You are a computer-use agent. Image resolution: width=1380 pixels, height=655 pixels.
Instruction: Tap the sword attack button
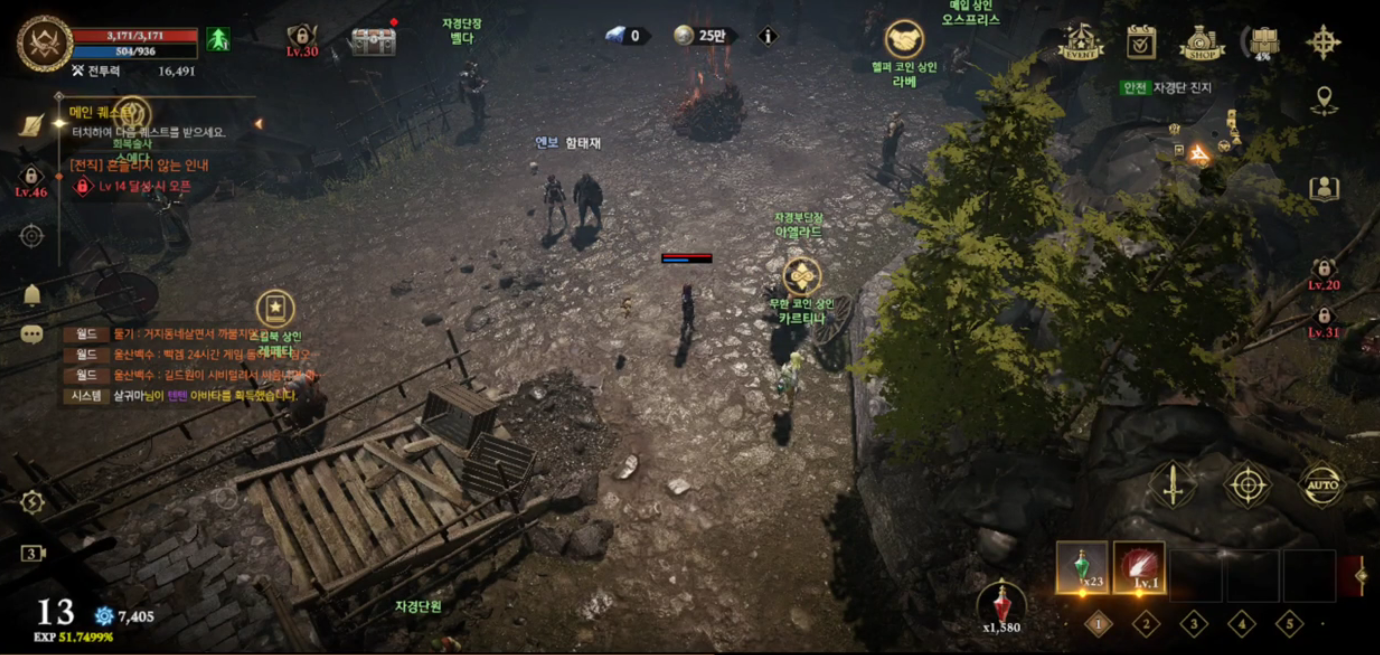point(1173,485)
